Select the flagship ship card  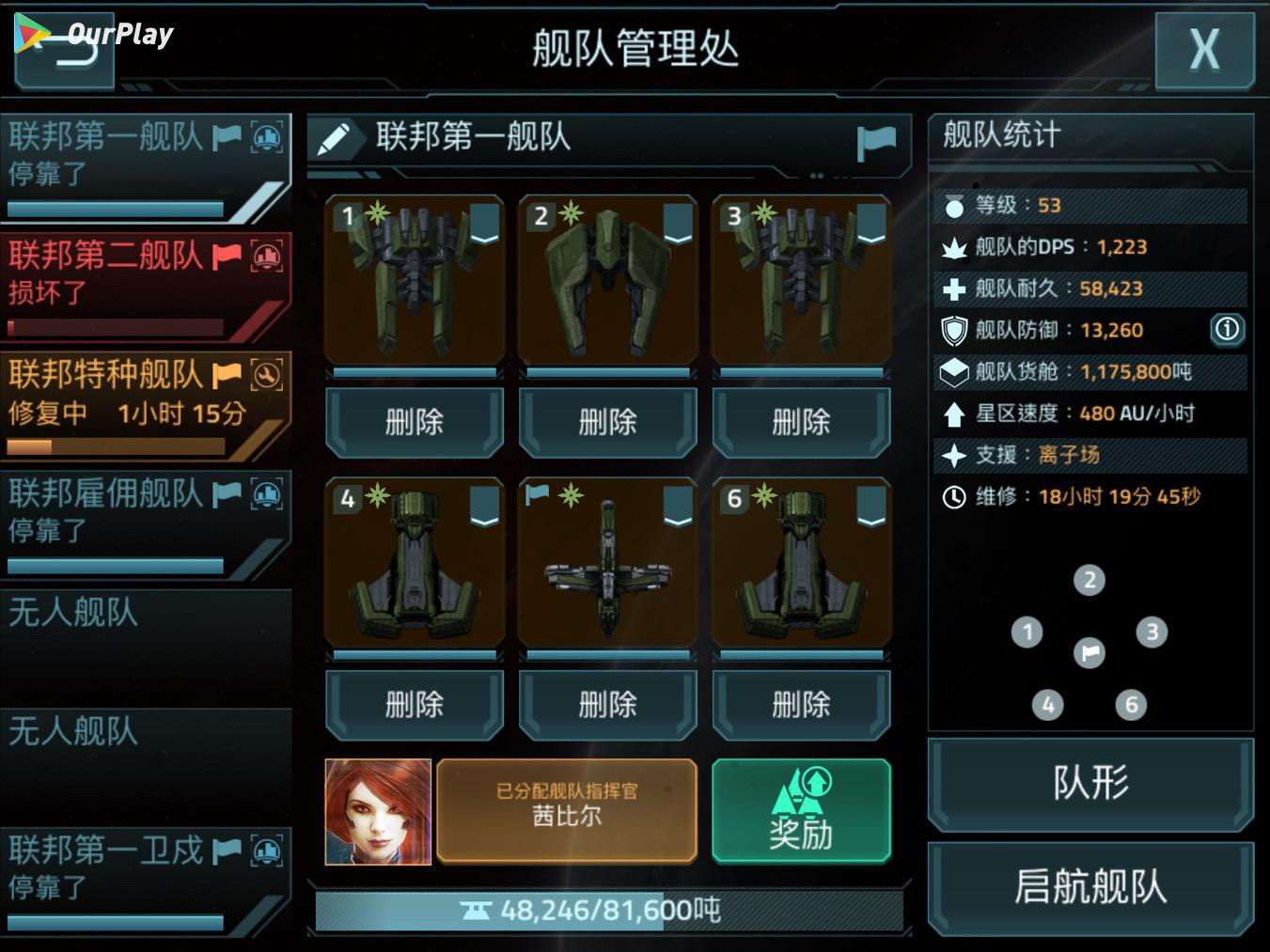[x=607, y=564]
